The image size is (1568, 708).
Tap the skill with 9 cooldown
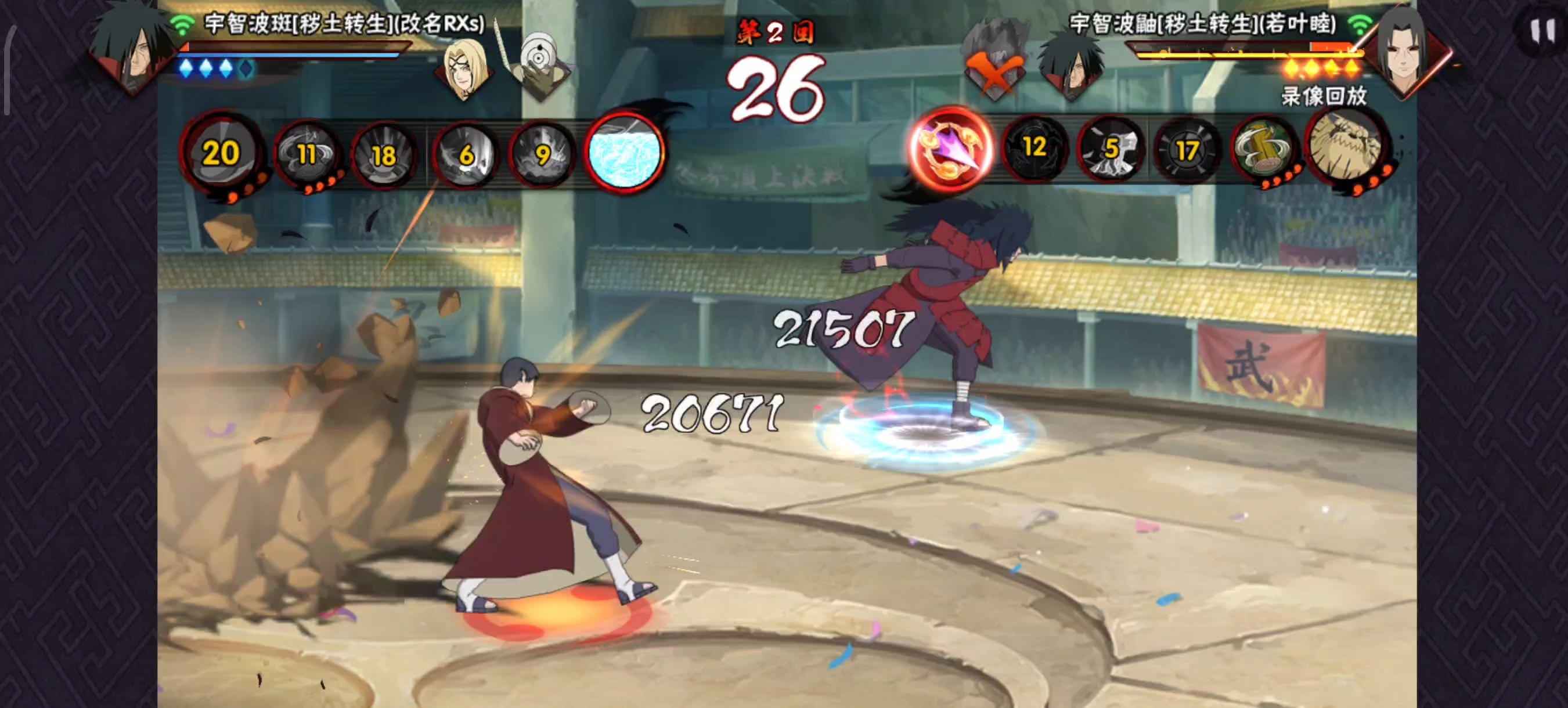pyautogui.click(x=542, y=154)
